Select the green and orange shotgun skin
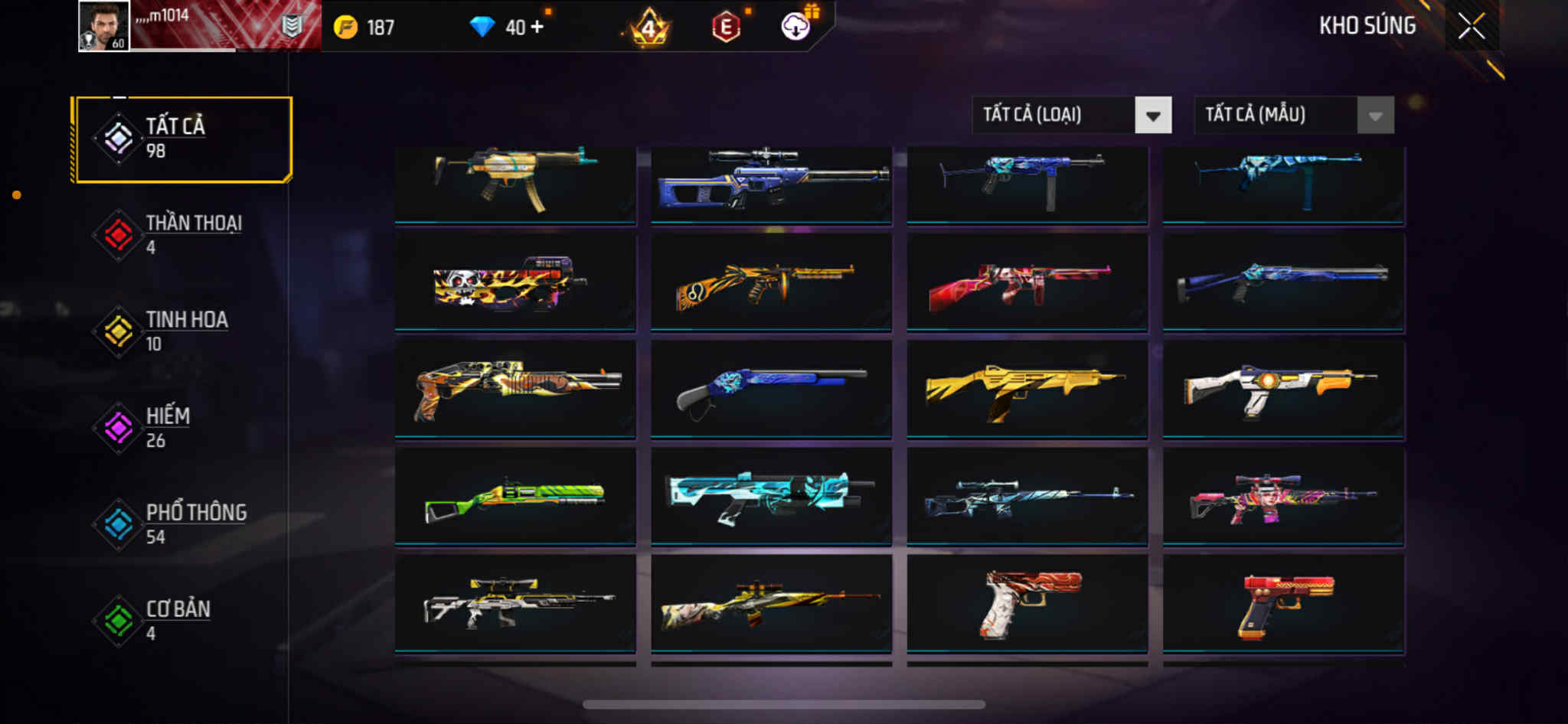Screen dimensions: 1568x724 515,496
